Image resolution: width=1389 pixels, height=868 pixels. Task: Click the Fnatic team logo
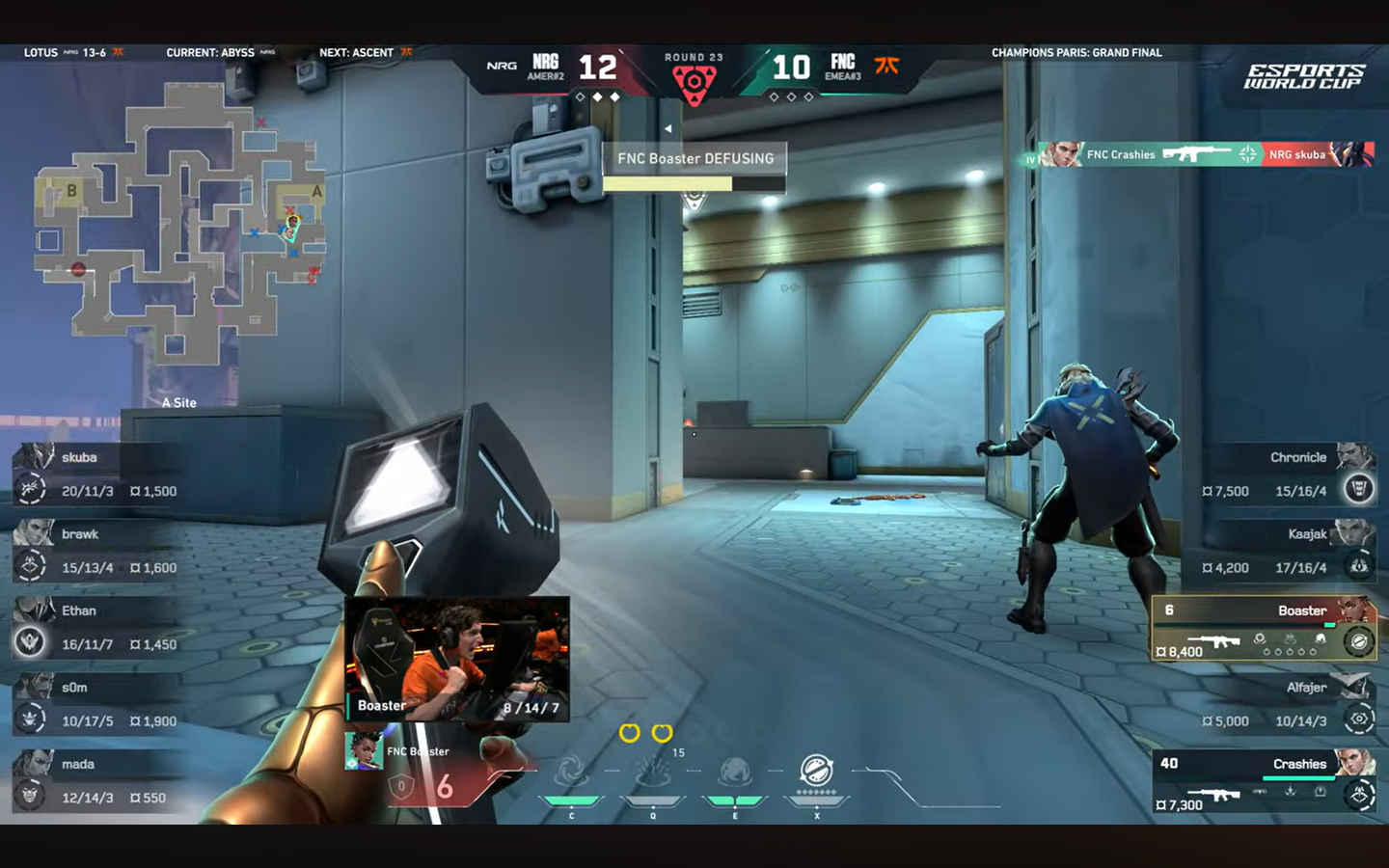pos(886,66)
